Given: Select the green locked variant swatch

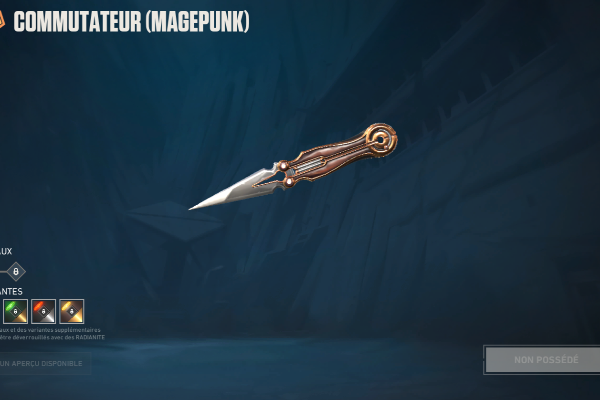Looking at the screenshot, I should pos(15,311).
